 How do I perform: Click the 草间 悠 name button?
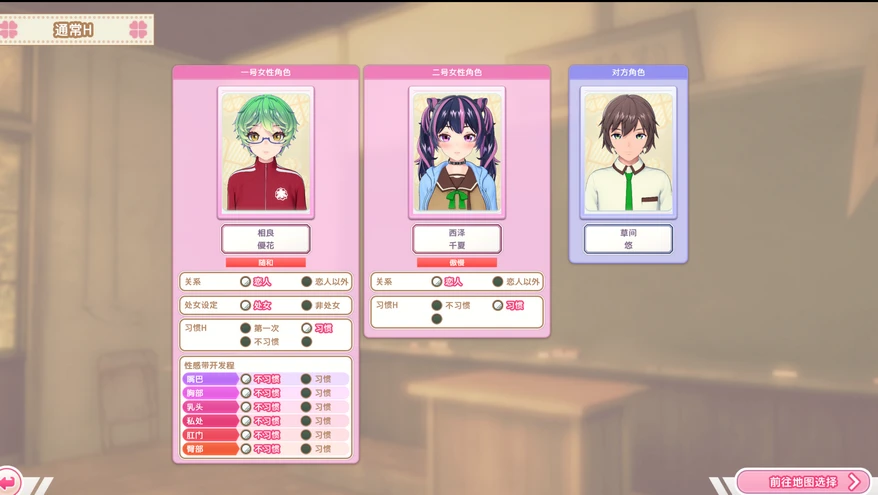[628, 239]
